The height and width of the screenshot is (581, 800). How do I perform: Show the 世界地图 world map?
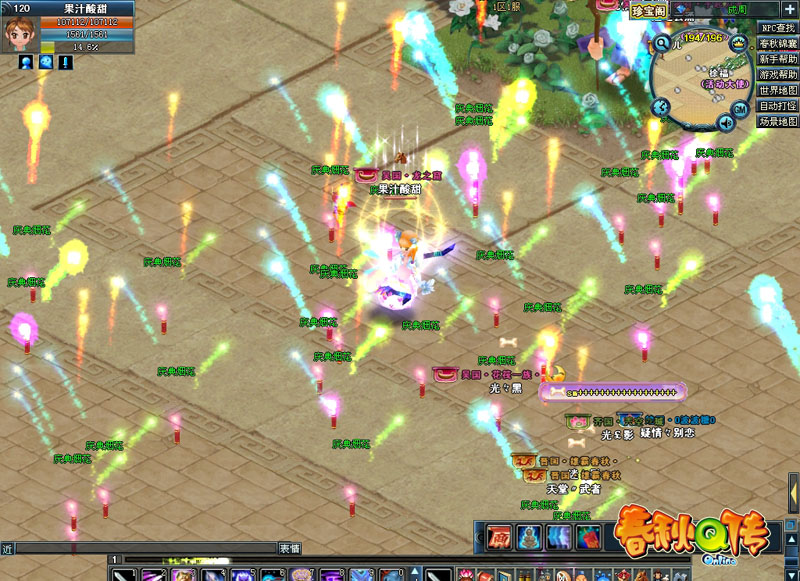click(779, 90)
